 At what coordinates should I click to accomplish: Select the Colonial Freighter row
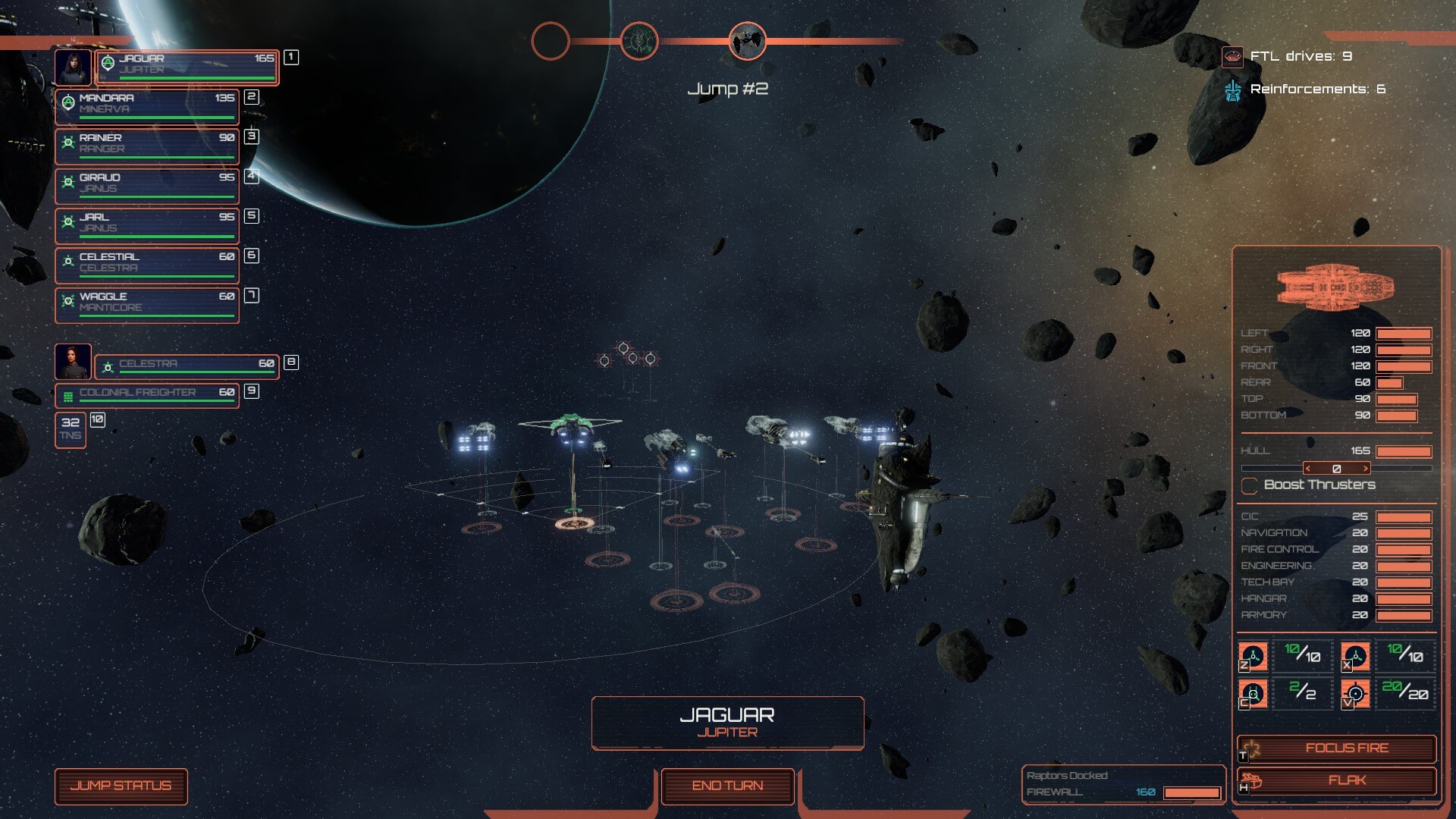pyautogui.click(x=147, y=394)
